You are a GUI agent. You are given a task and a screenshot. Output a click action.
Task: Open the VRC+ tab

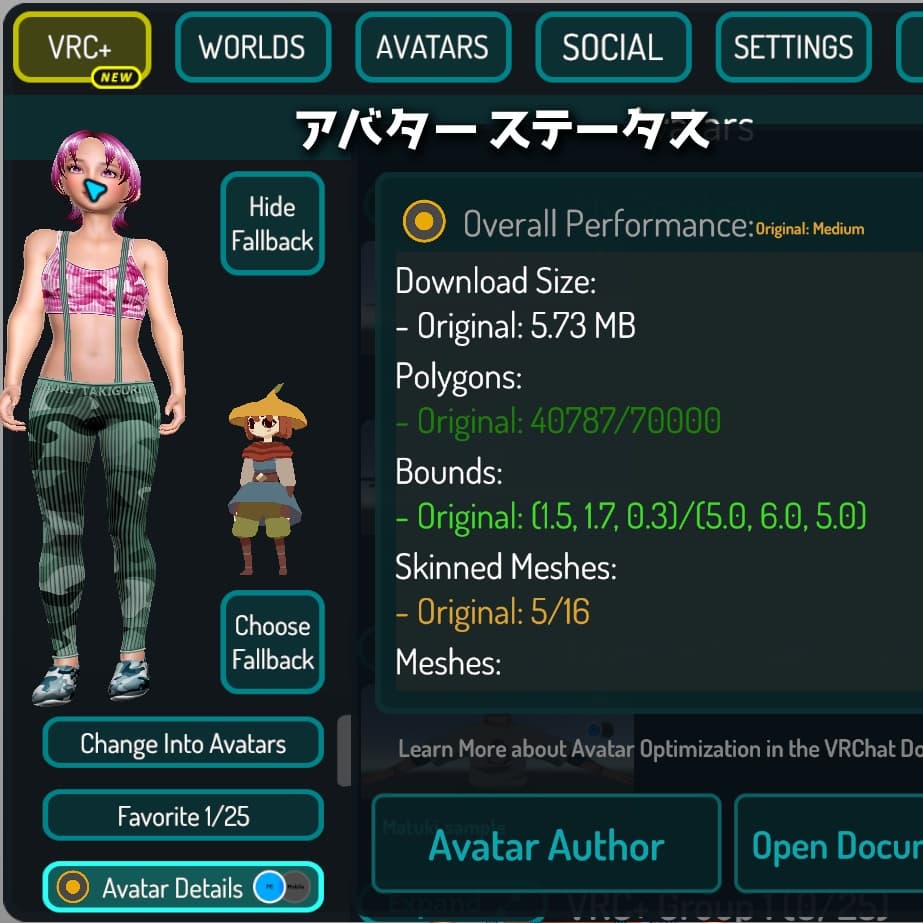pyautogui.click(x=81, y=47)
